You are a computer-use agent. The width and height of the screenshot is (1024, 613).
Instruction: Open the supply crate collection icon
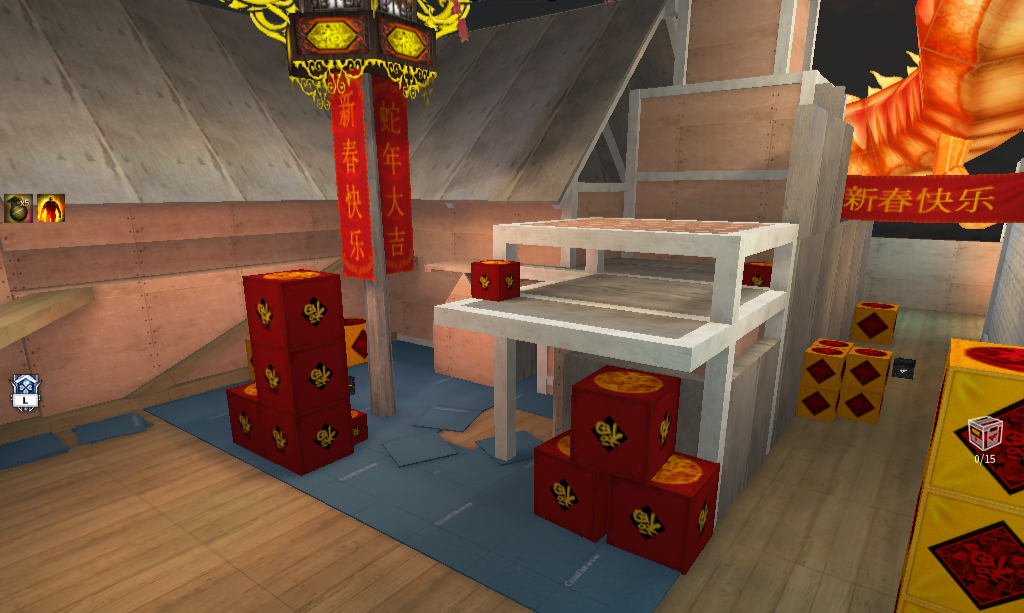click(x=984, y=435)
